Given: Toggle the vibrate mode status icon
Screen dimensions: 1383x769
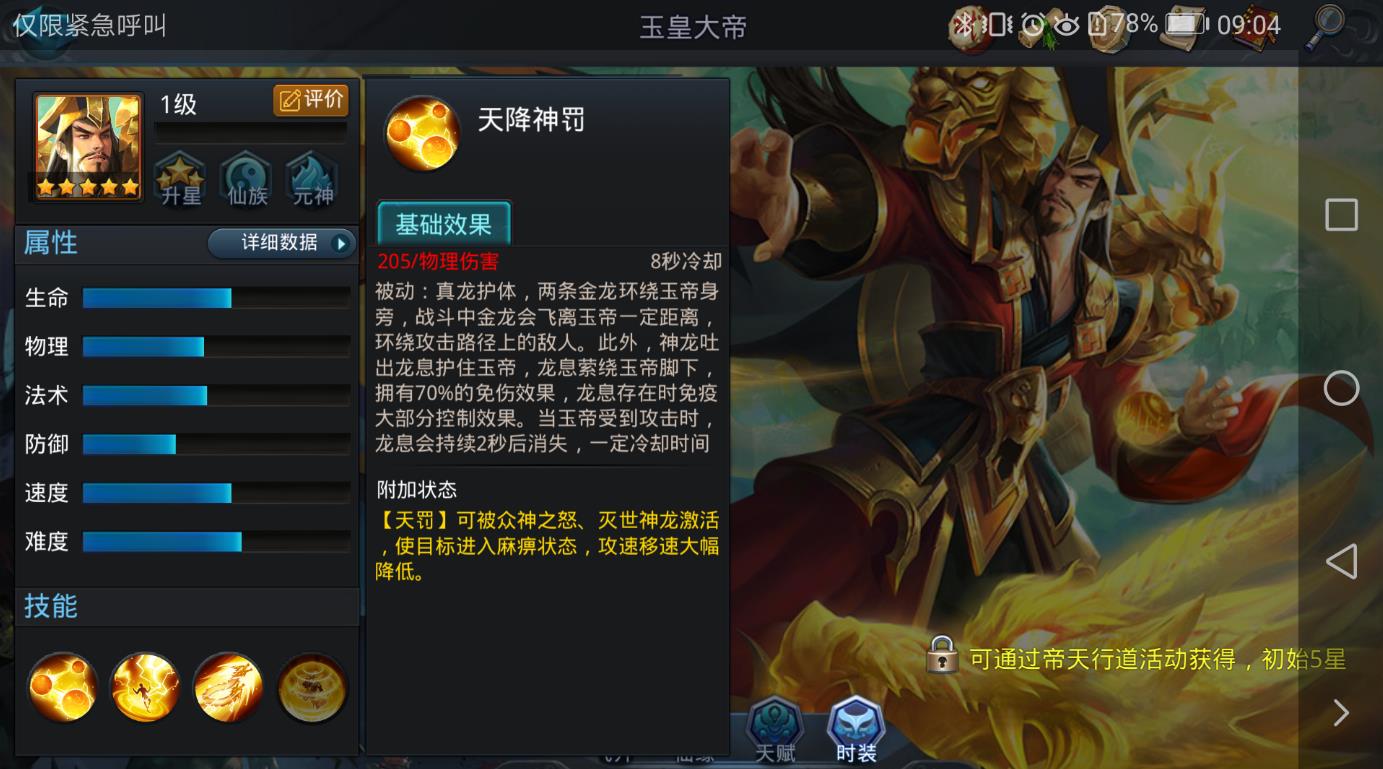Looking at the screenshot, I should 997,25.
